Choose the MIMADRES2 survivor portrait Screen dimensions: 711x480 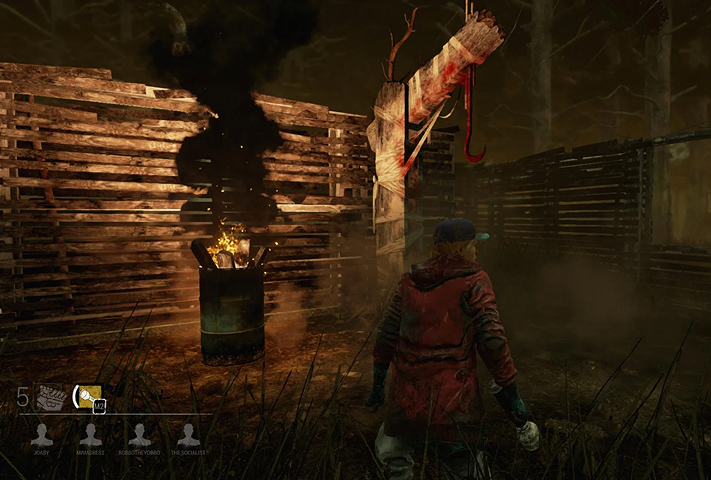click(x=91, y=434)
